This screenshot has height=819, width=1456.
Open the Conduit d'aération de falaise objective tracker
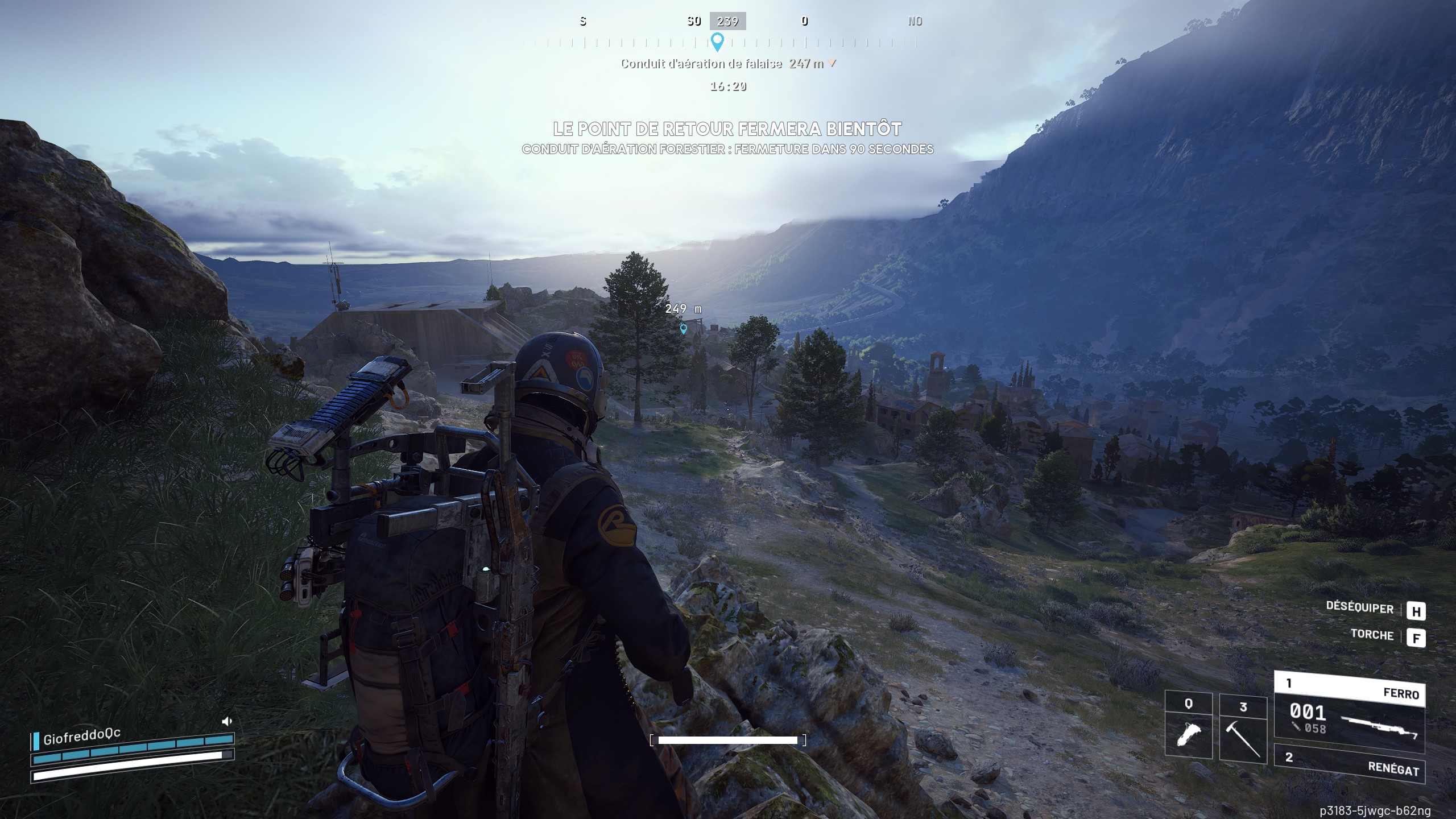point(727,64)
